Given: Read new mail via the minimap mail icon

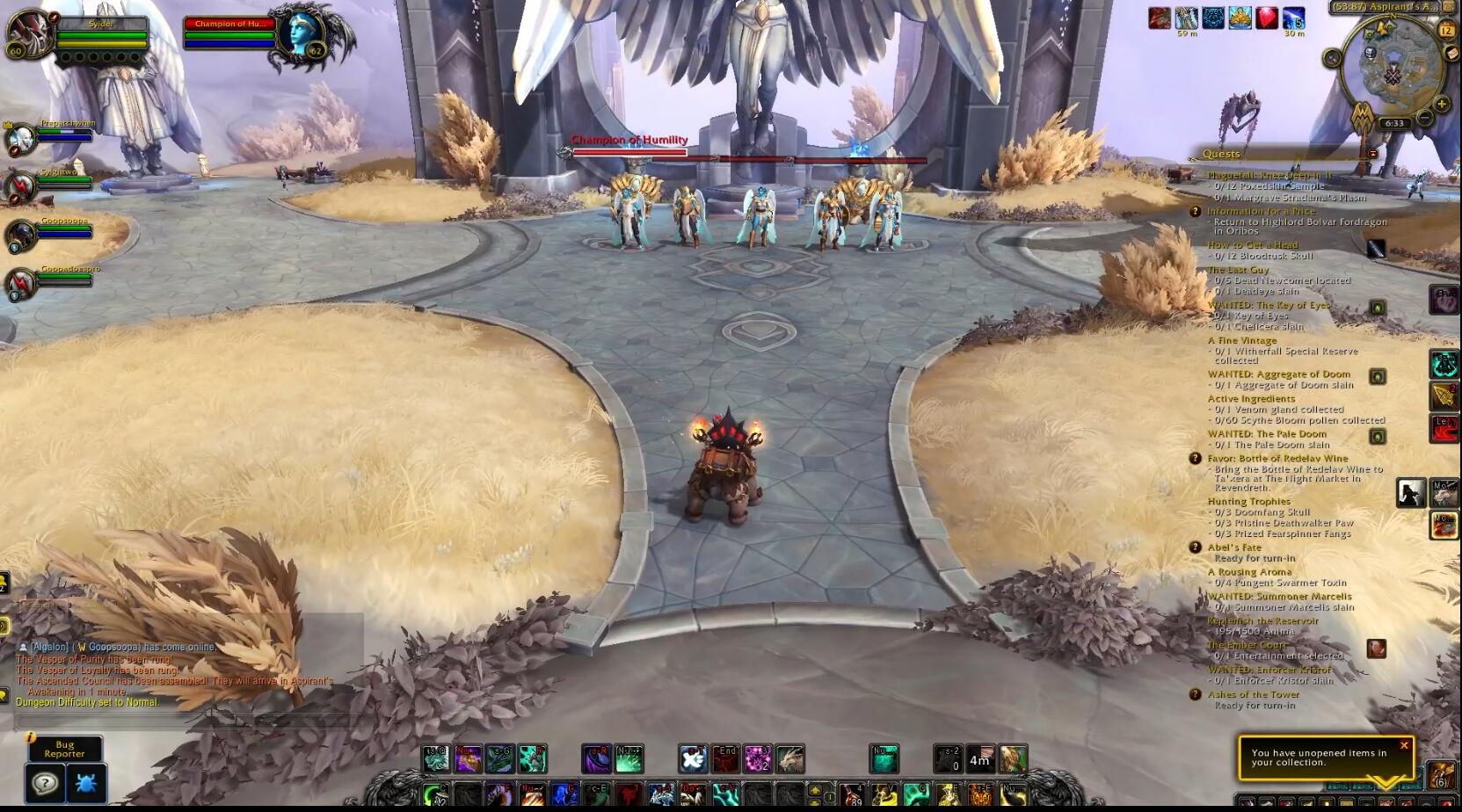Looking at the screenshot, I should (1451, 53).
